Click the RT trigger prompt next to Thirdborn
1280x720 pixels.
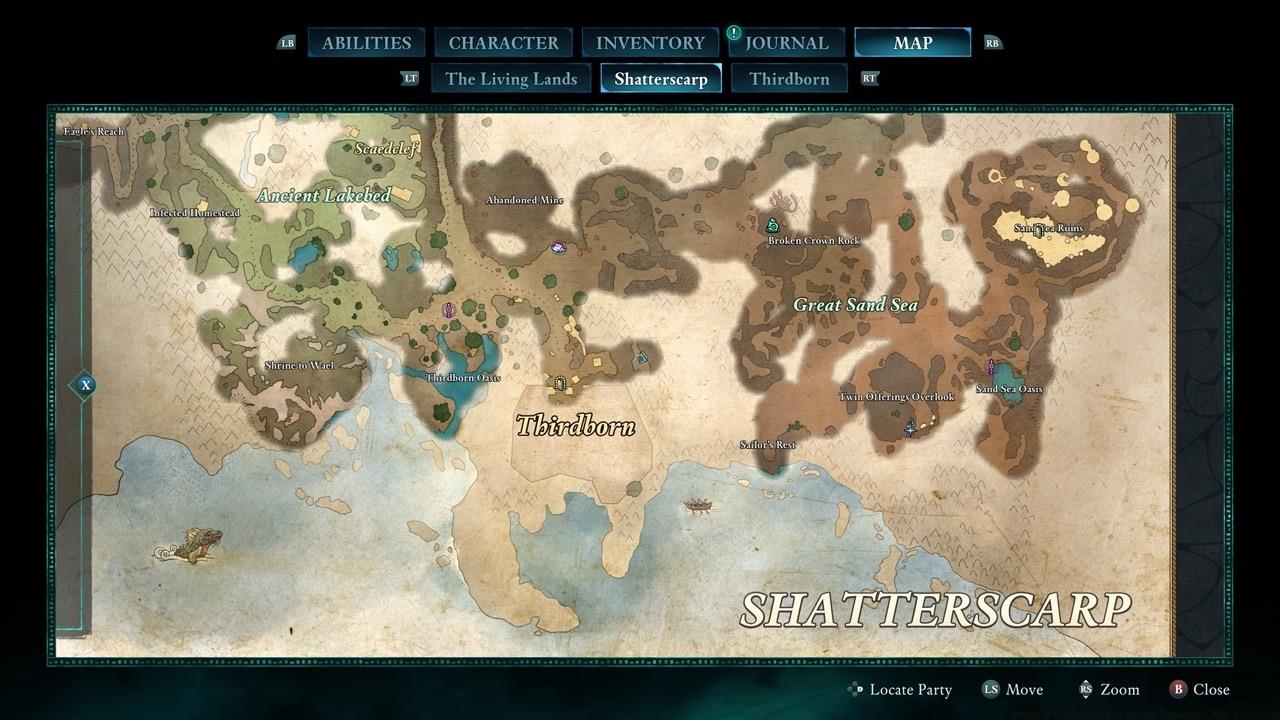pyautogui.click(x=869, y=78)
